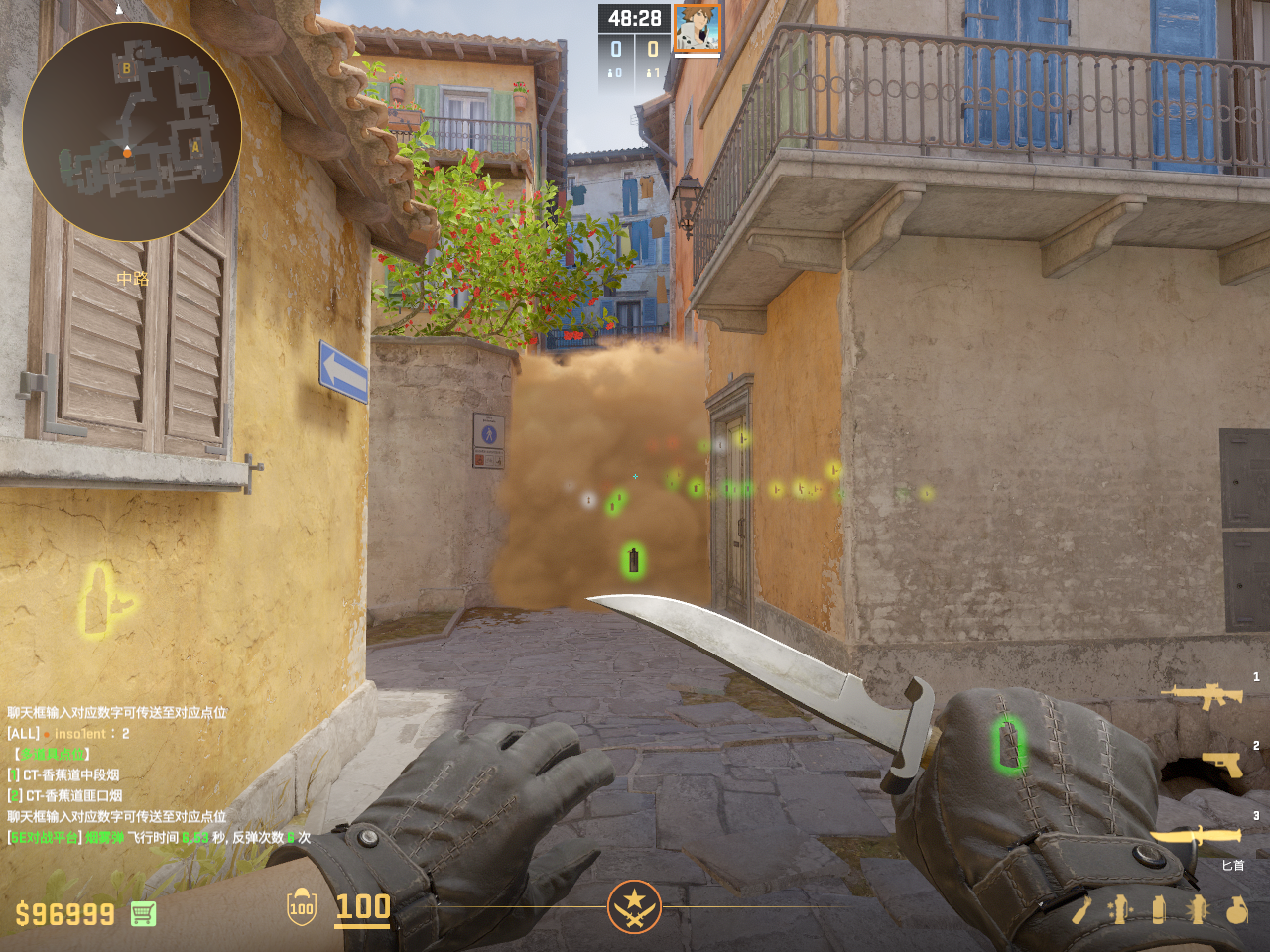This screenshot has width=1270, height=952.
Task: Click the CT team emblem at bottom center
Action: [x=634, y=905]
